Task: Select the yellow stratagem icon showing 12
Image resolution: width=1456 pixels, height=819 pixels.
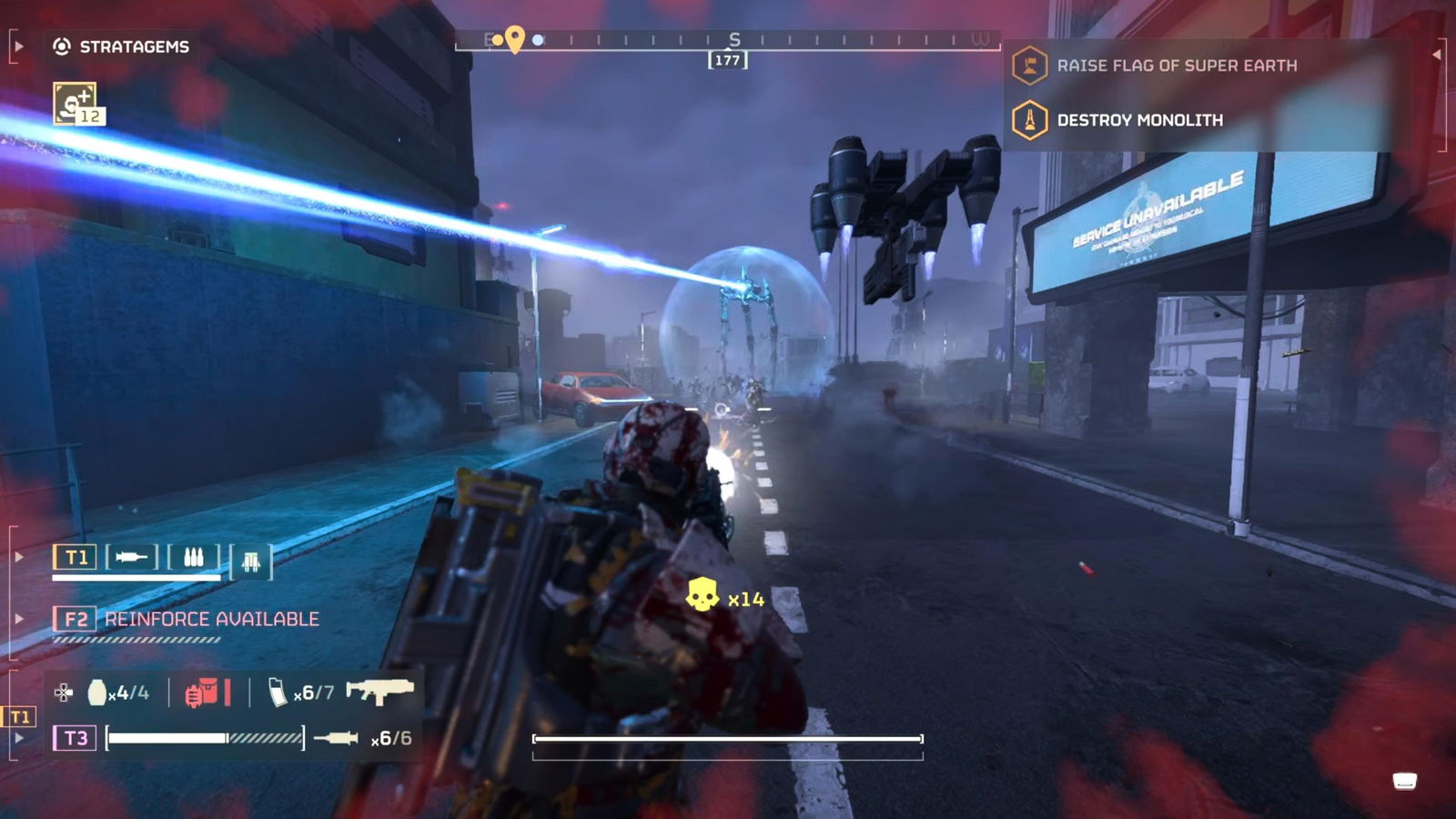Action: tap(76, 103)
